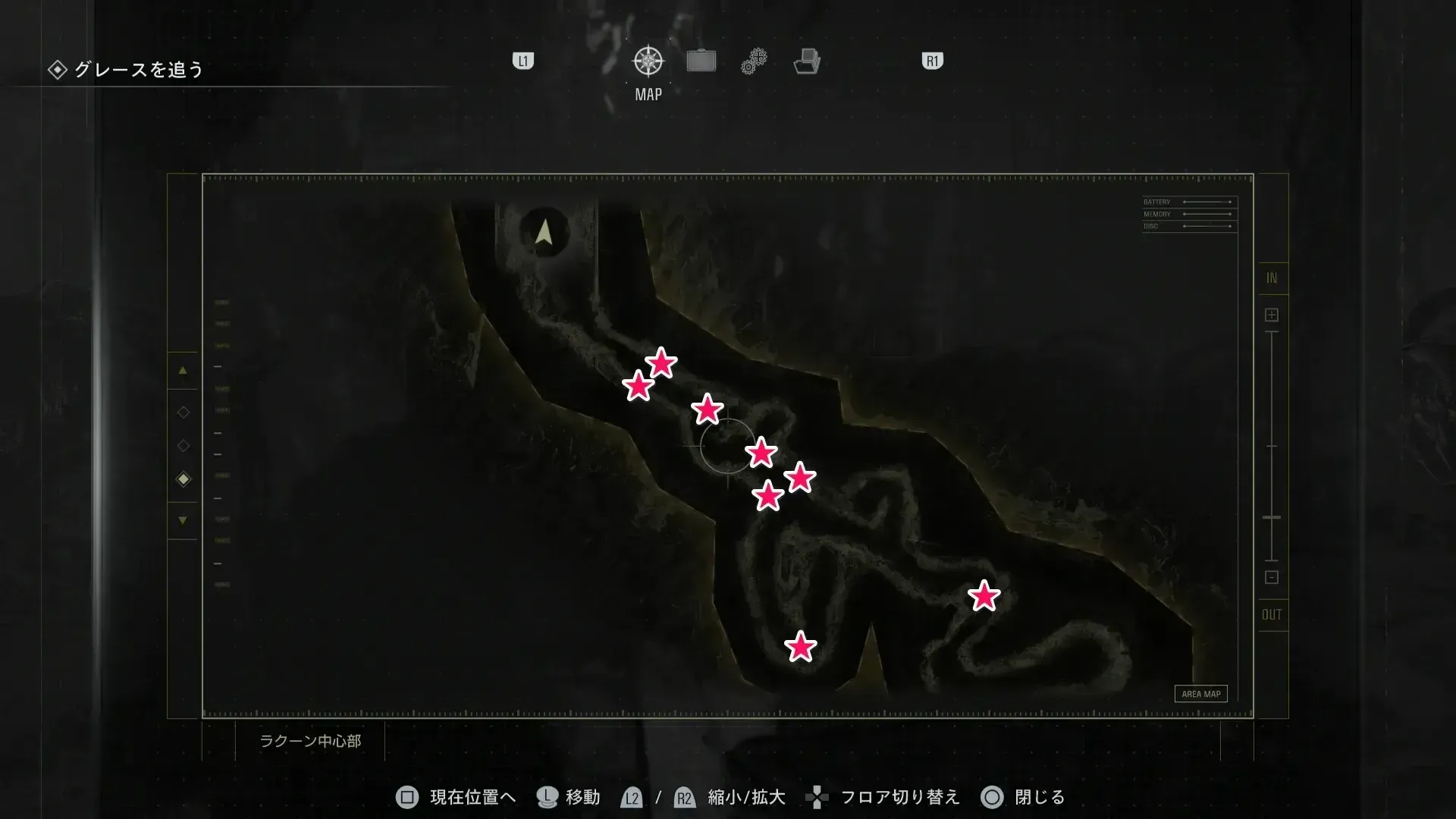Click the d-pad icon next to フロア切り替え
The height and width of the screenshot is (819, 1456).
click(817, 797)
